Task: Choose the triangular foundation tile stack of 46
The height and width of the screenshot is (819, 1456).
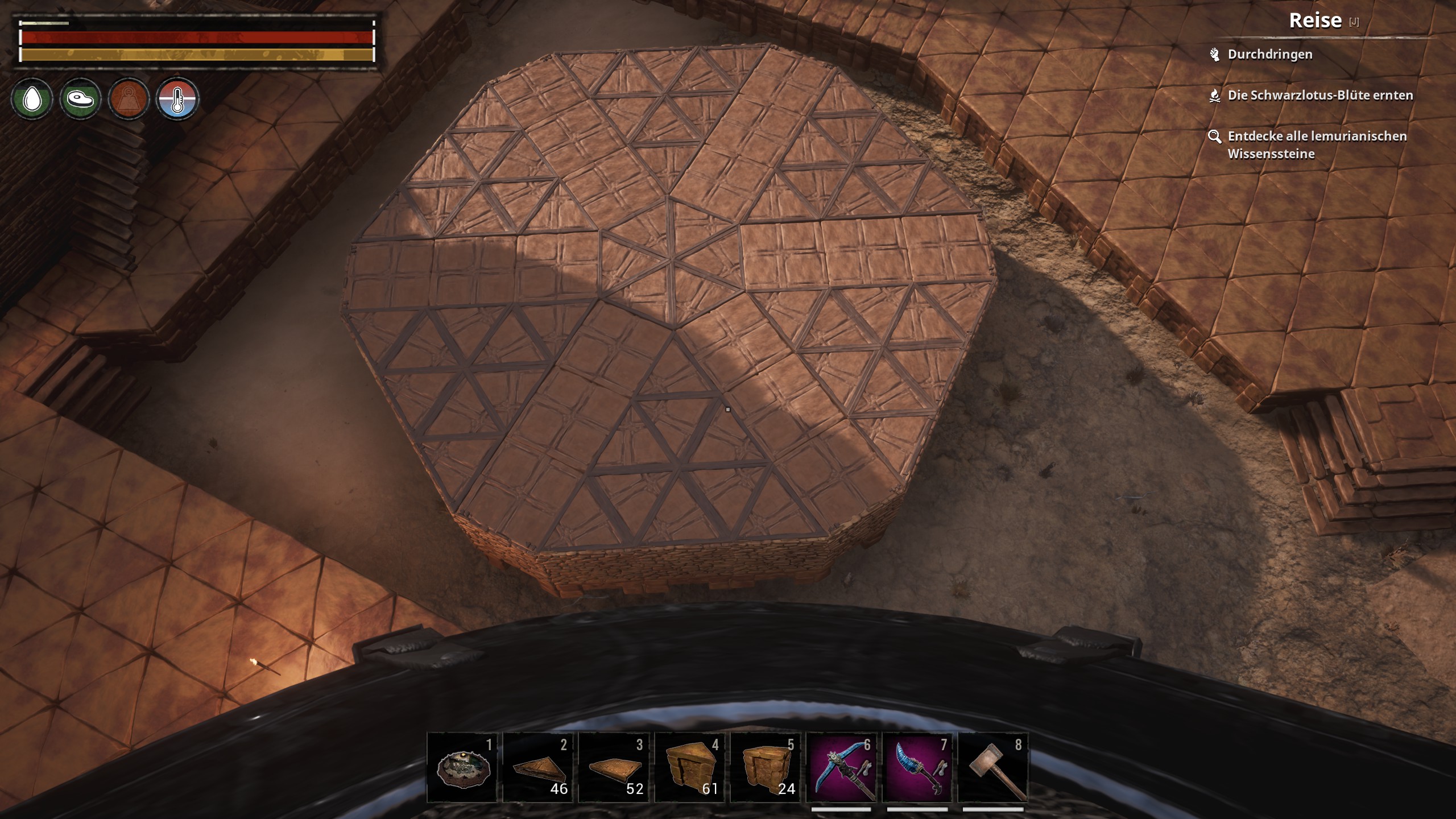Action: tap(538, 767)
